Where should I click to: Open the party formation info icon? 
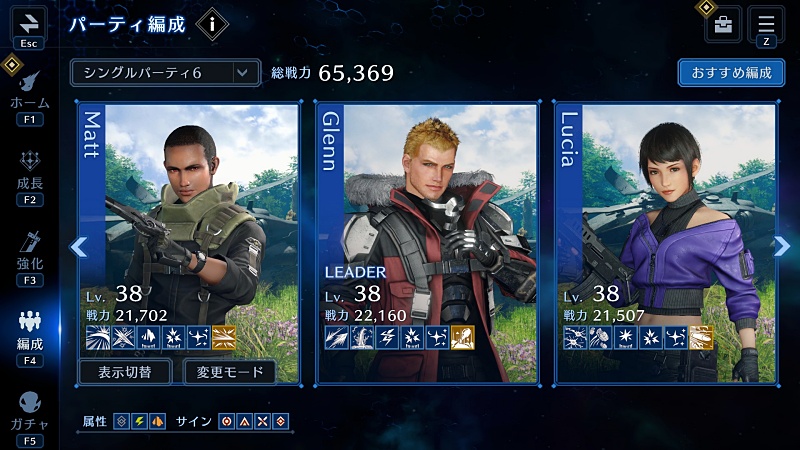pyautogui.click(x=211, y=24)
